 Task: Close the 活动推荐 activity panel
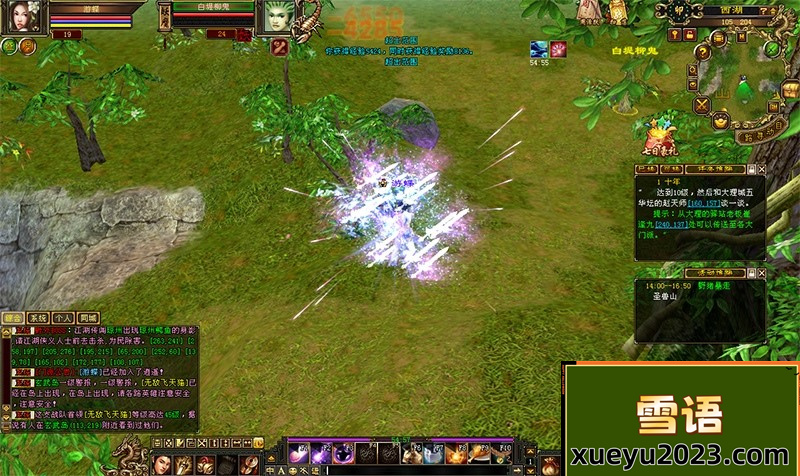tap(761, 272)
